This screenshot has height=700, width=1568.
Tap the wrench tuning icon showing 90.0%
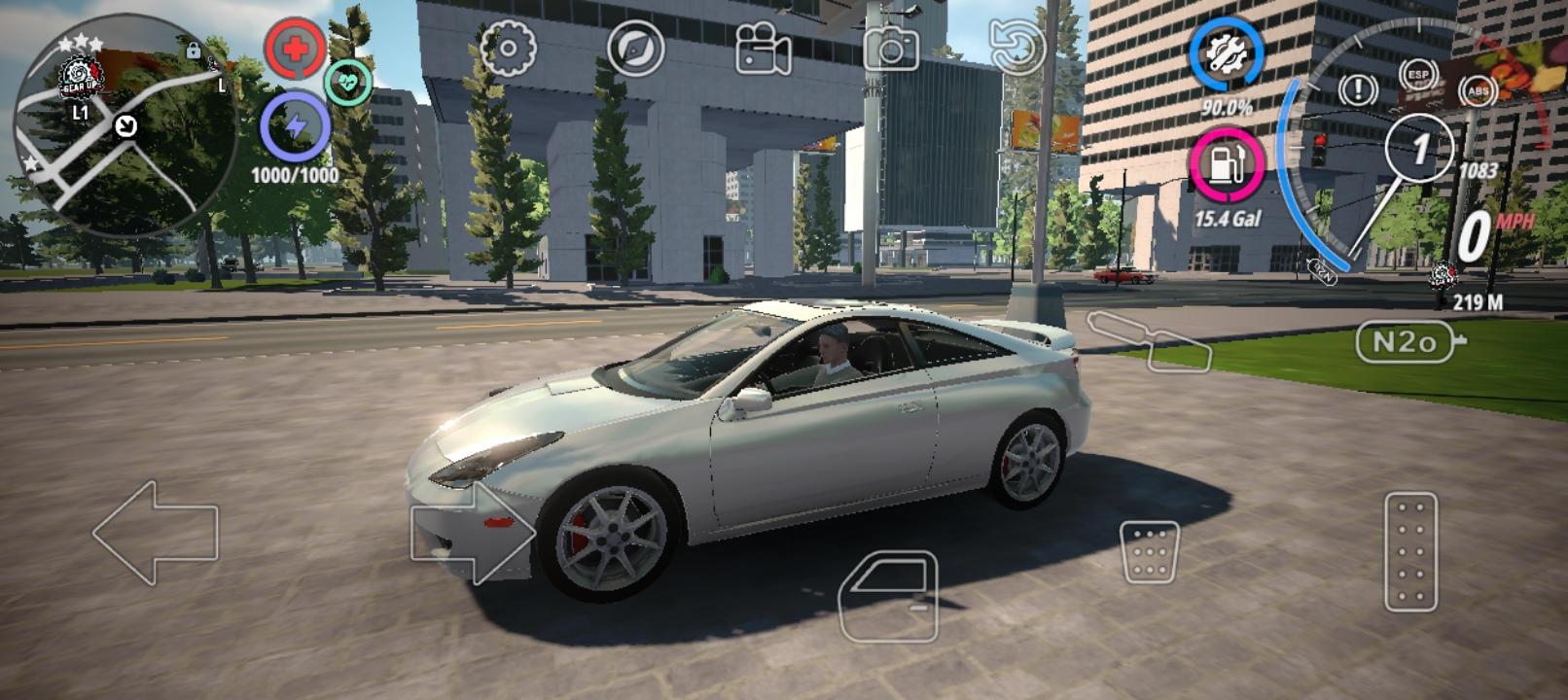(x=1228, y=58)
